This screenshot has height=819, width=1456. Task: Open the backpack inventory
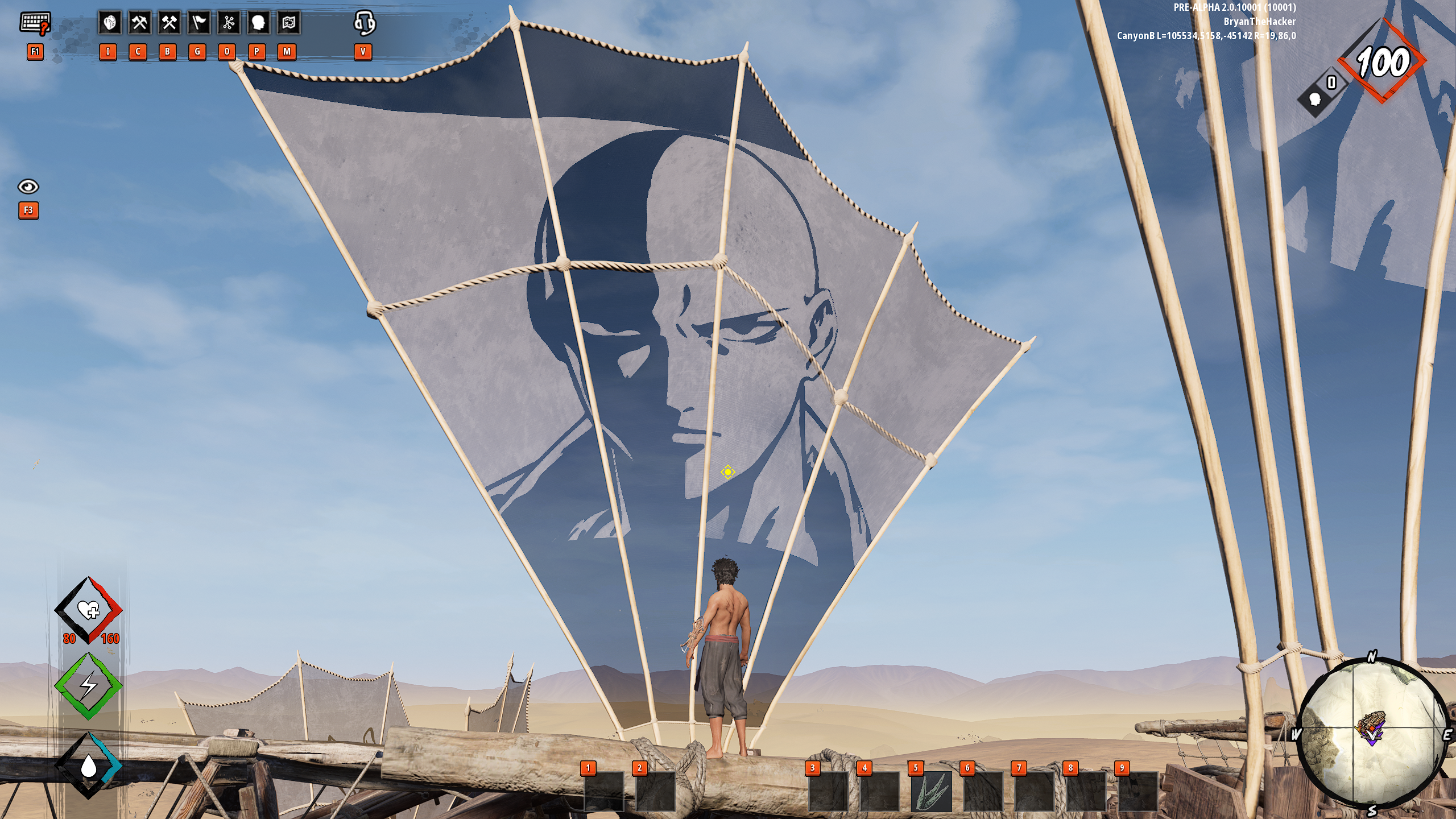coord(109,23)
